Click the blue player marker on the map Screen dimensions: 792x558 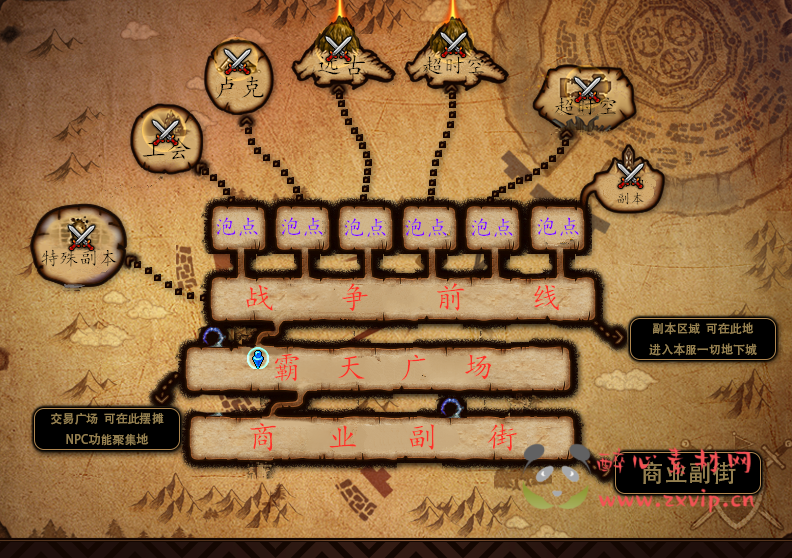tap(258, 358)
